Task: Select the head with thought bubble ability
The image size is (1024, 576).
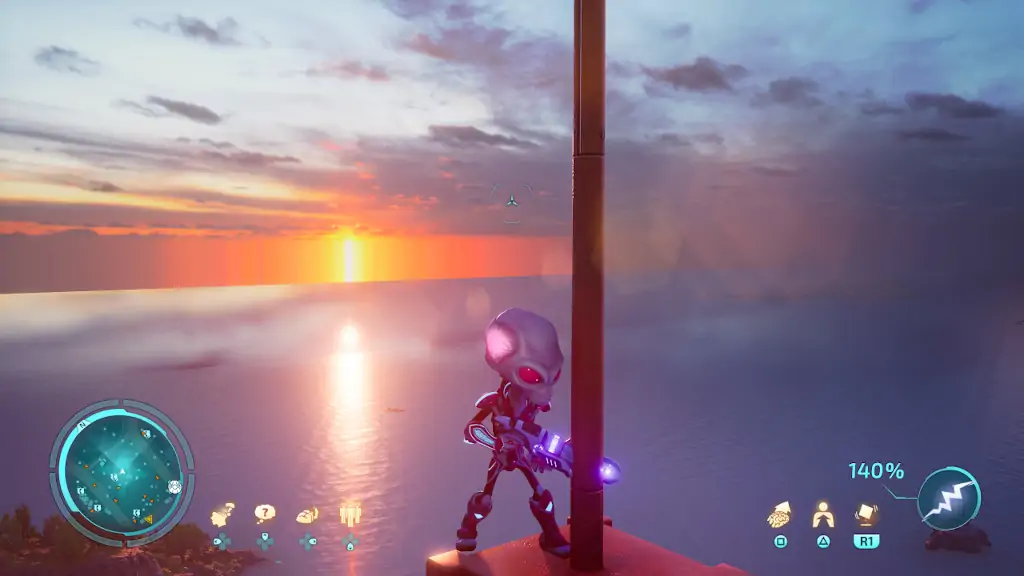Action: pos(221,516)
